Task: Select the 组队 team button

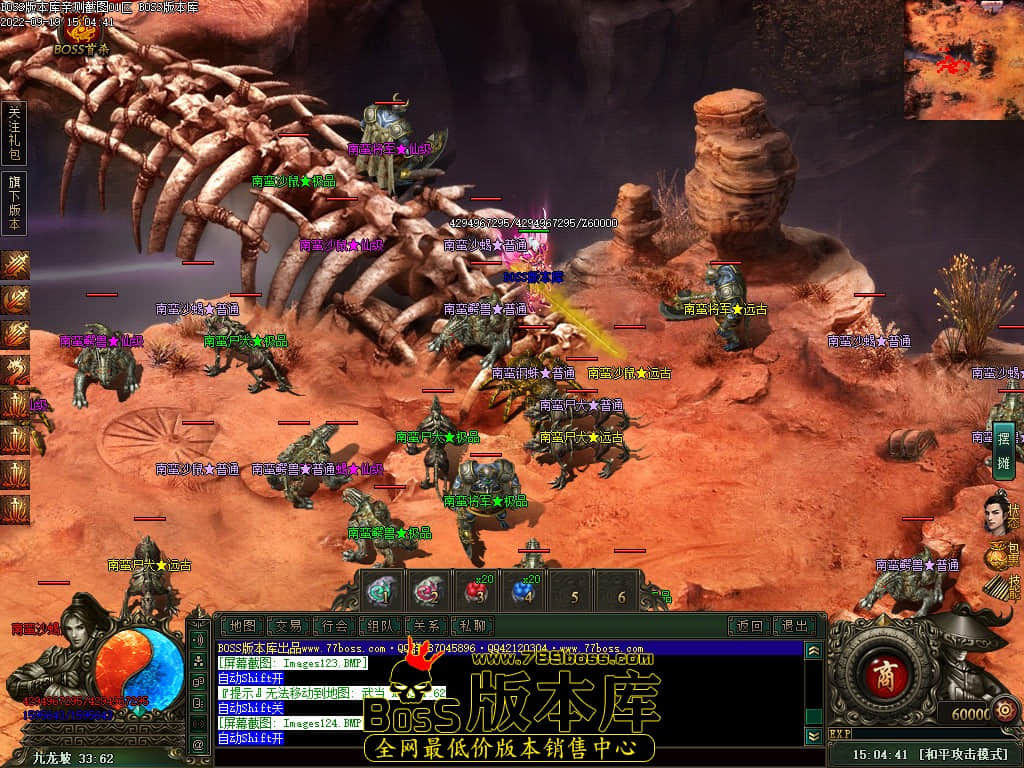Action: [x=381, y=626]
